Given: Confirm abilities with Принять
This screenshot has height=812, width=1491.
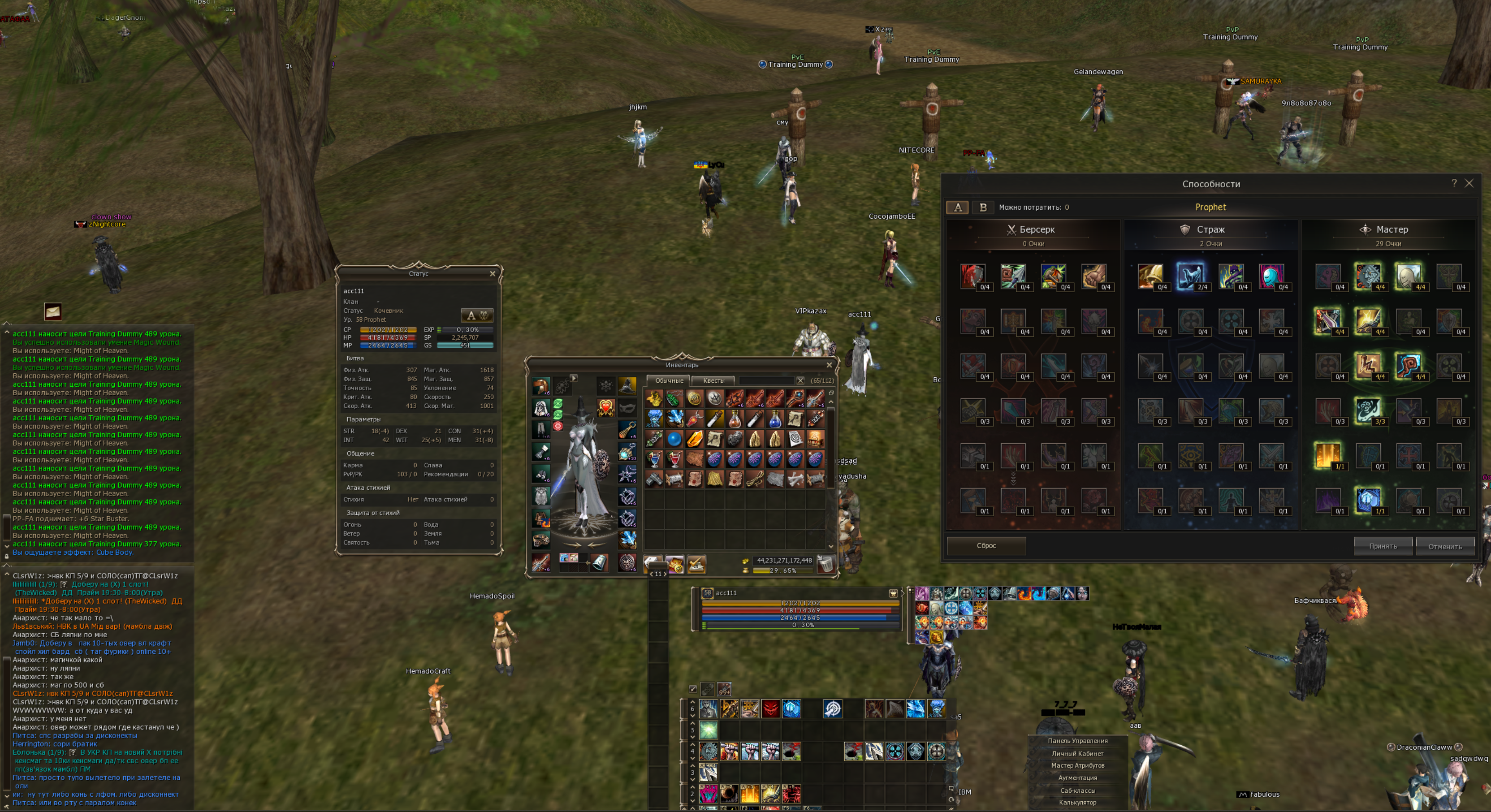Looking at the screenshot, I should tap(1383, 546).
